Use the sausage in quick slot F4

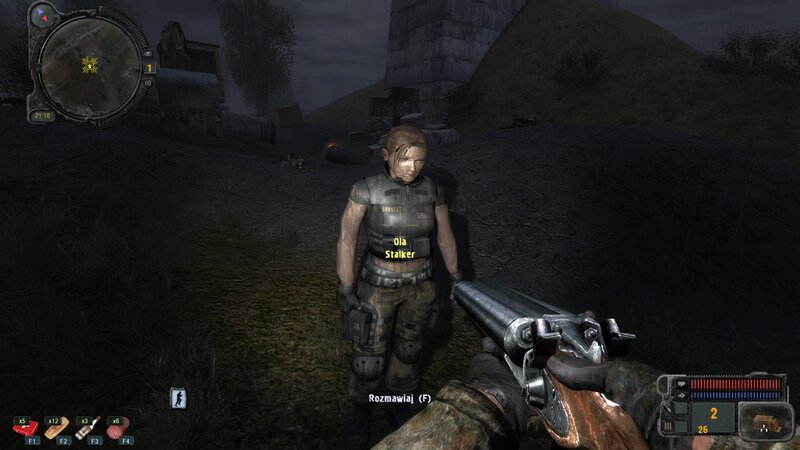[x=119, y=428]
